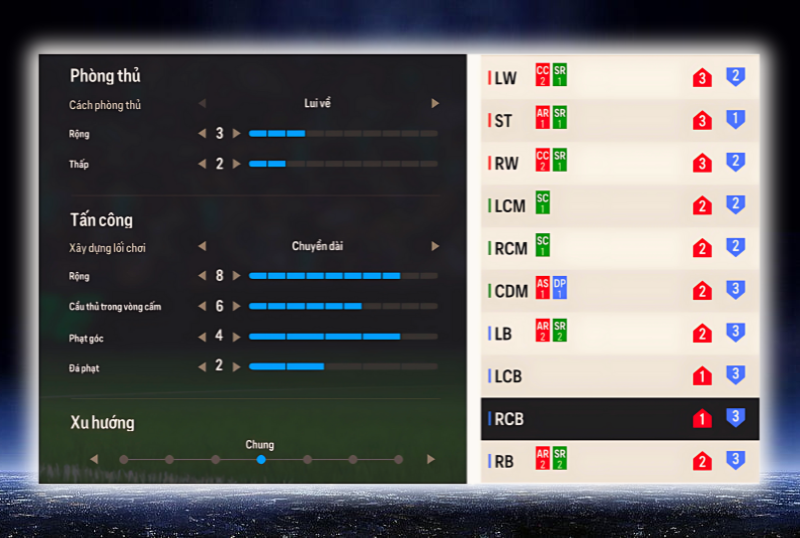Viewport: 800px width, 538px height.
Task: Switch Cách phòng thủ to next option
Action: click(435, 103)
